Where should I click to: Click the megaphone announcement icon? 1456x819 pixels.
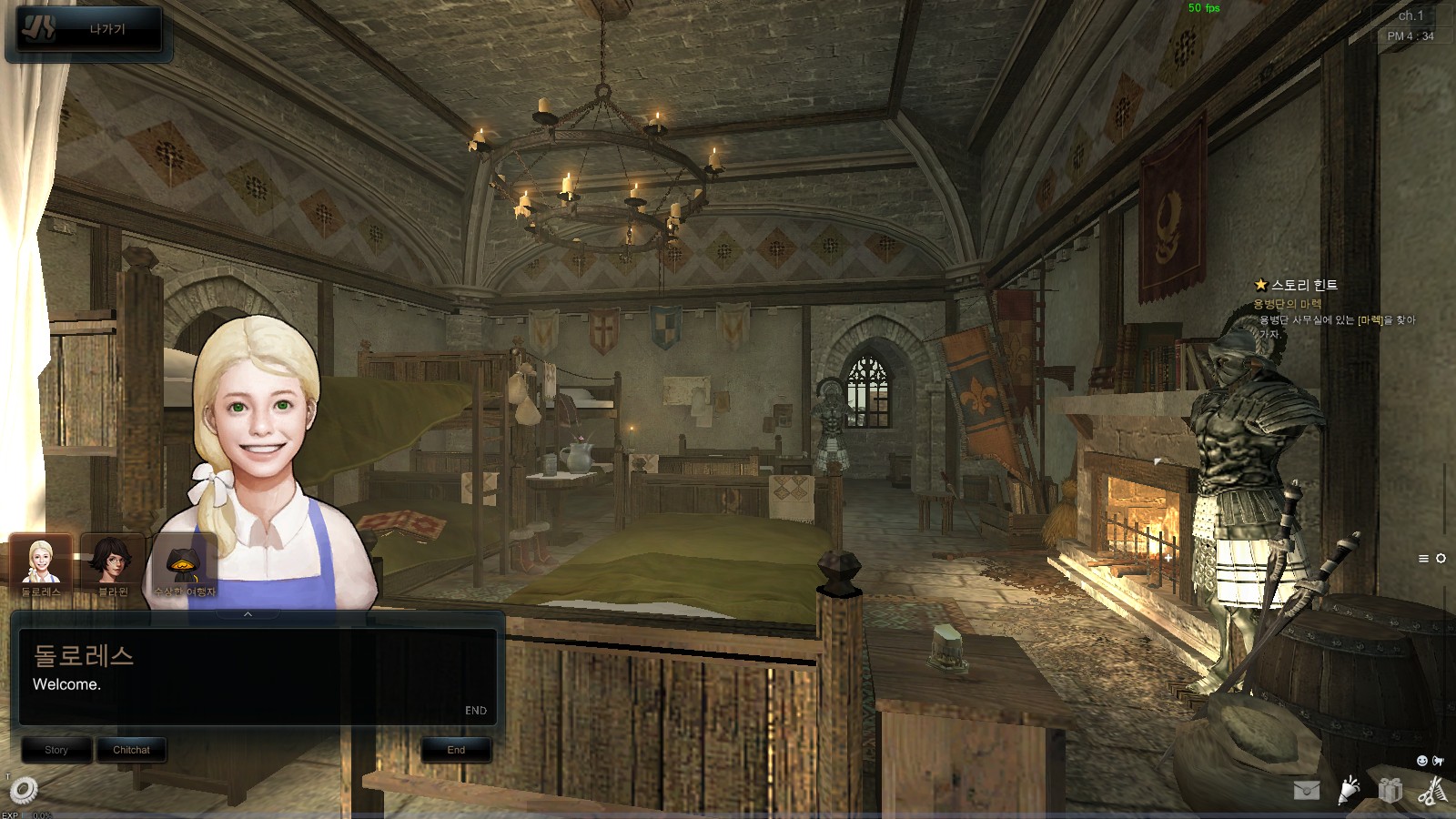pyautogui.click(x=1438, y=761)
